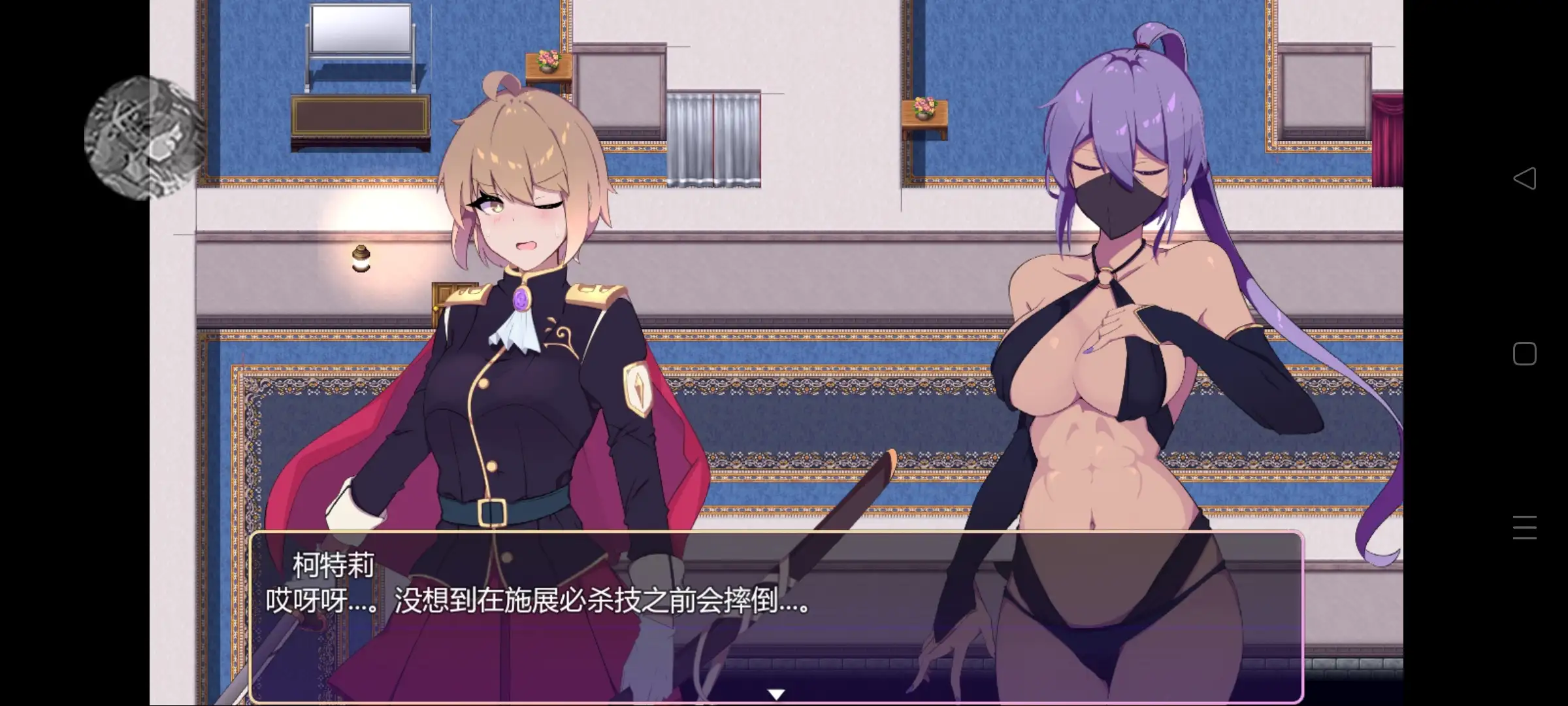Go back with Android triangle button

pos(1524,178)
